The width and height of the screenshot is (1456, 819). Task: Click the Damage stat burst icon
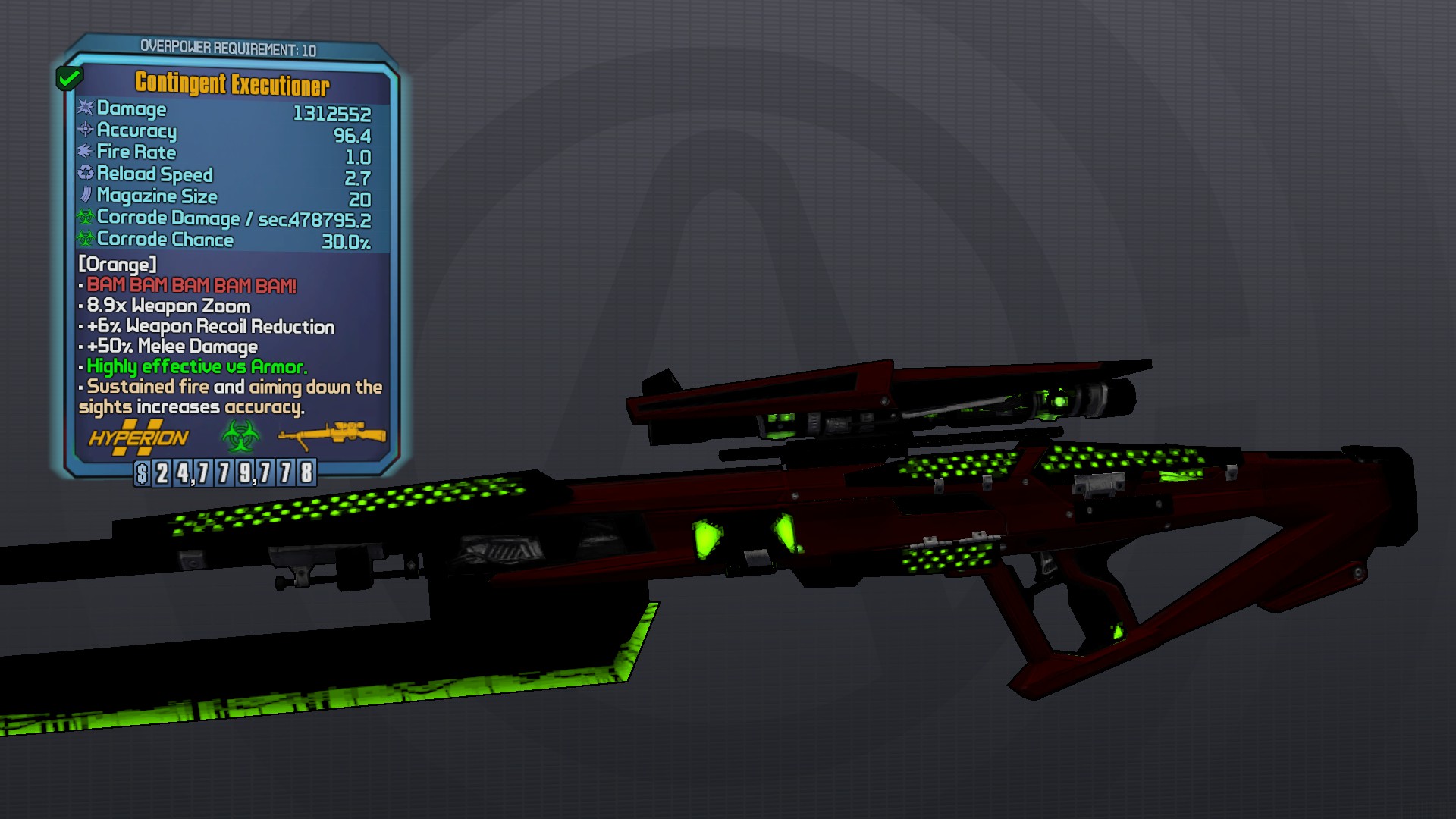coord(85,110)
